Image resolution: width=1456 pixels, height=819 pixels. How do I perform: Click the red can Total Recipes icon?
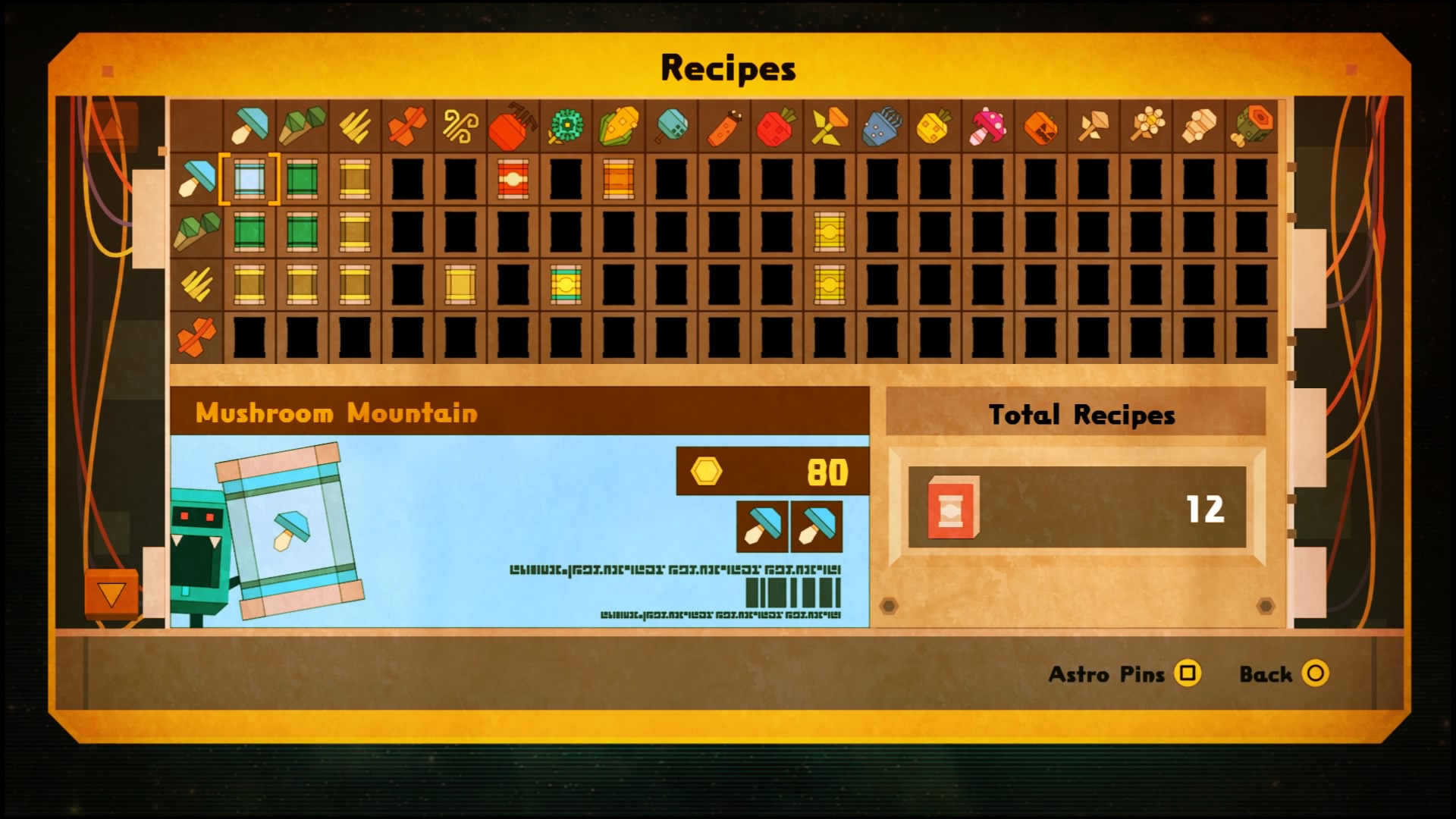tap(952, 507)
